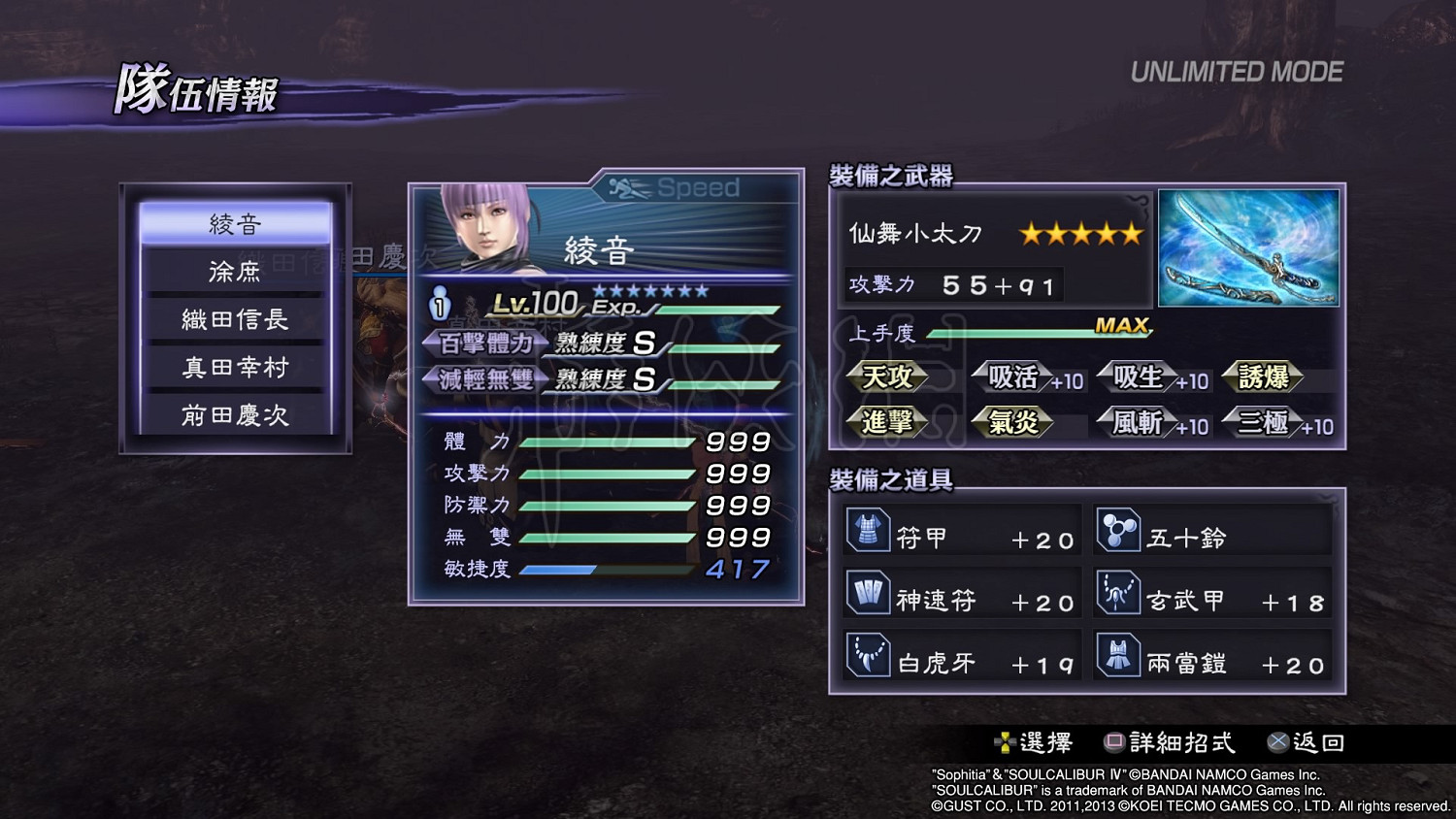The height and width of the screenshot is (819, 1456).
Task: Toggle the 氣炎 weapon skill
Action: (x=1012, y=422)
